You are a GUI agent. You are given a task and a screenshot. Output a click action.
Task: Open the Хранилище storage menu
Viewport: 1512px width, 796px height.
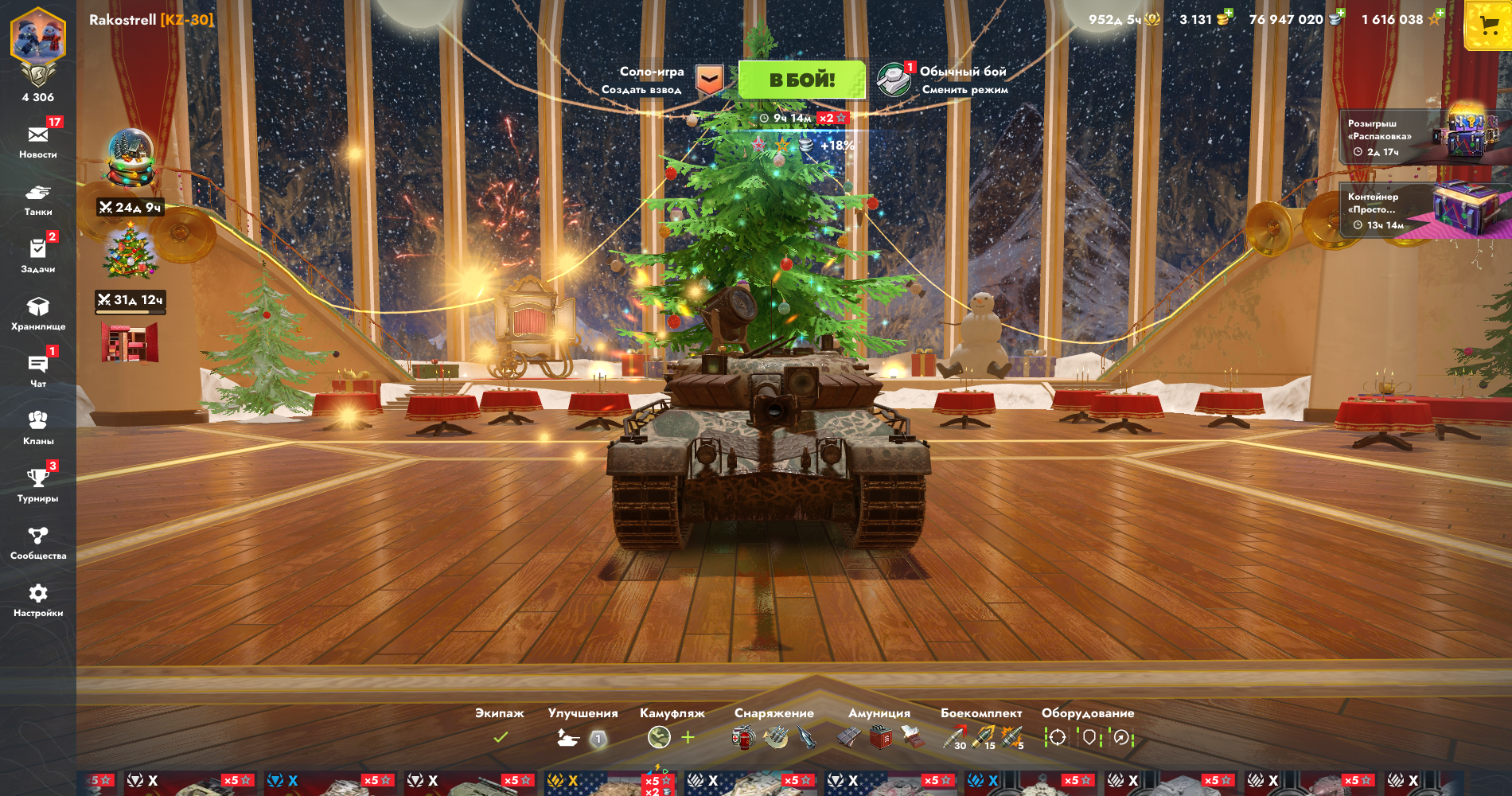pyautogui.click(x=38, y=313)
